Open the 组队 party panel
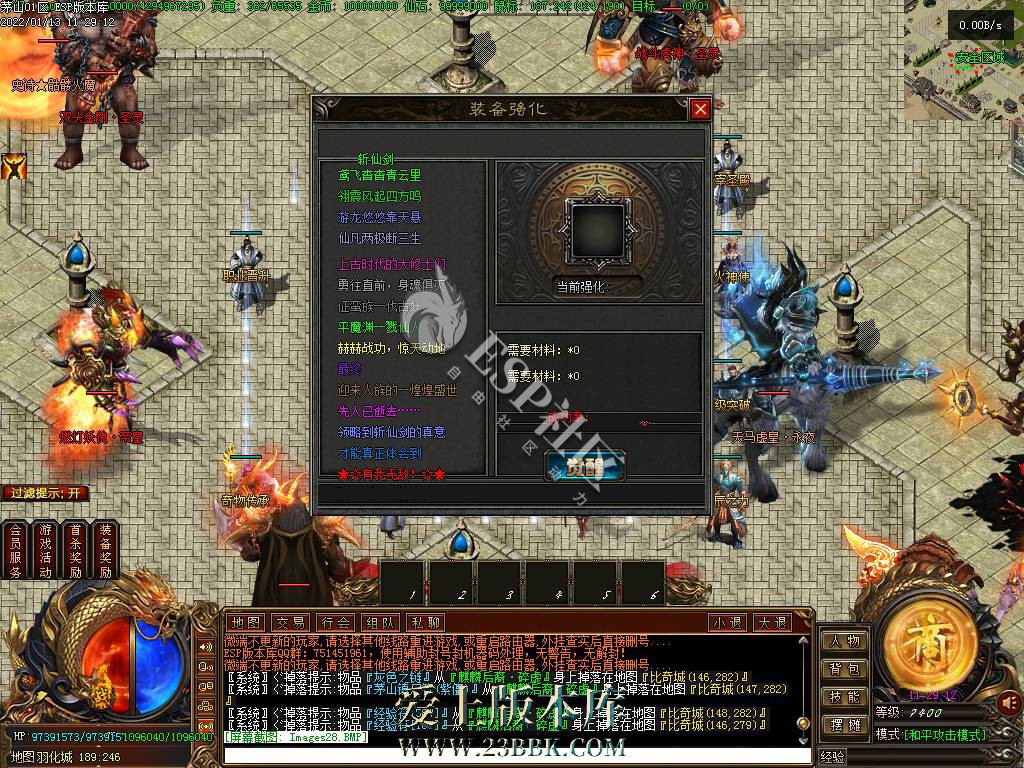 (381, 622)
